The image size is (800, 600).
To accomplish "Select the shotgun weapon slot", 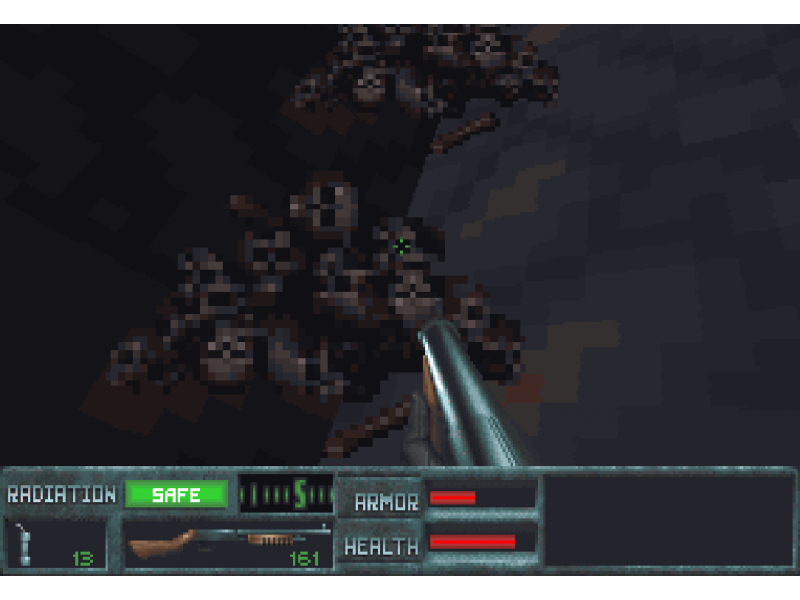I will click(x=228, y=544).
